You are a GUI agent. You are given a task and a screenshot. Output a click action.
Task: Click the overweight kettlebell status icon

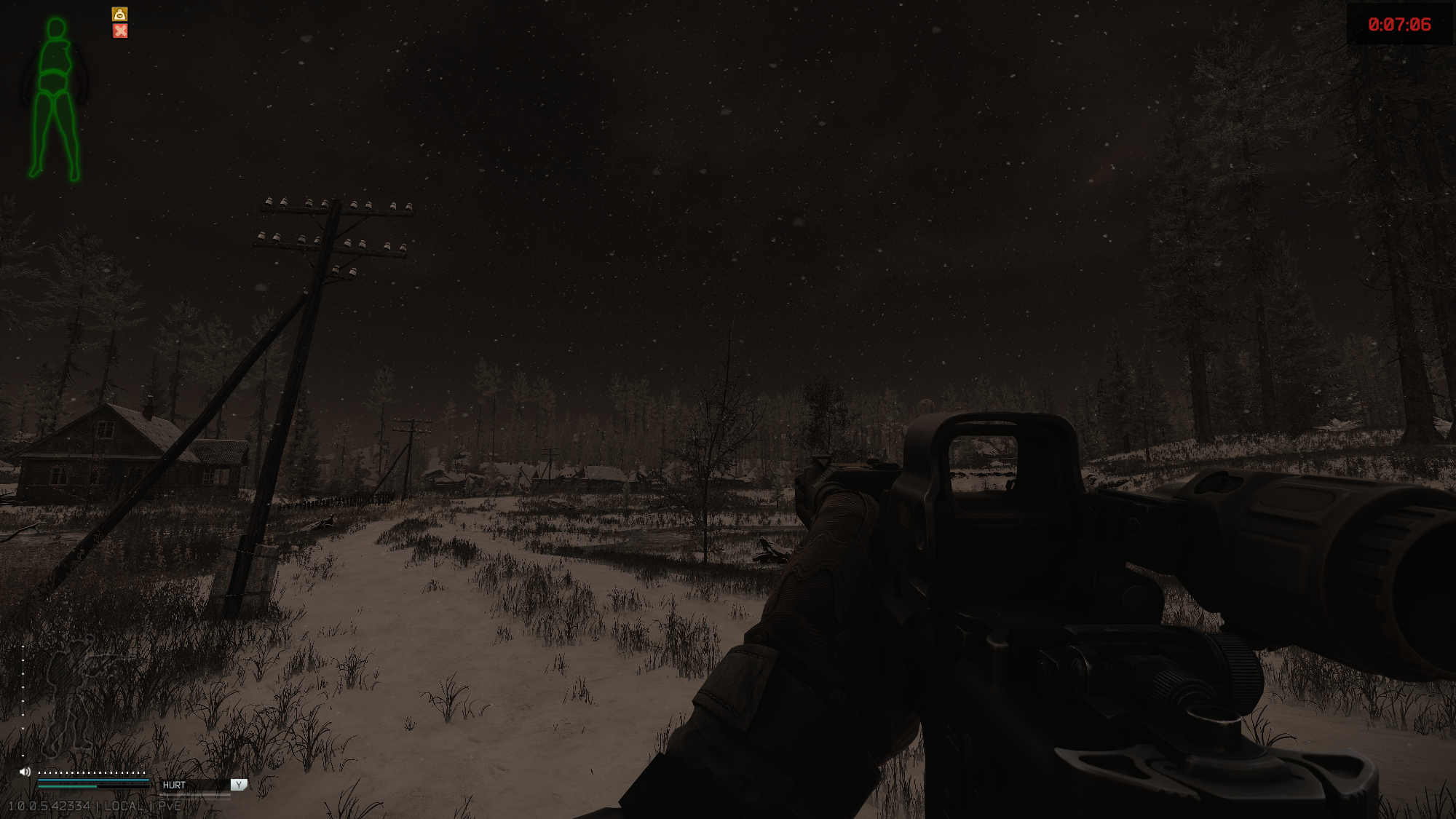[x=120, y=15]
